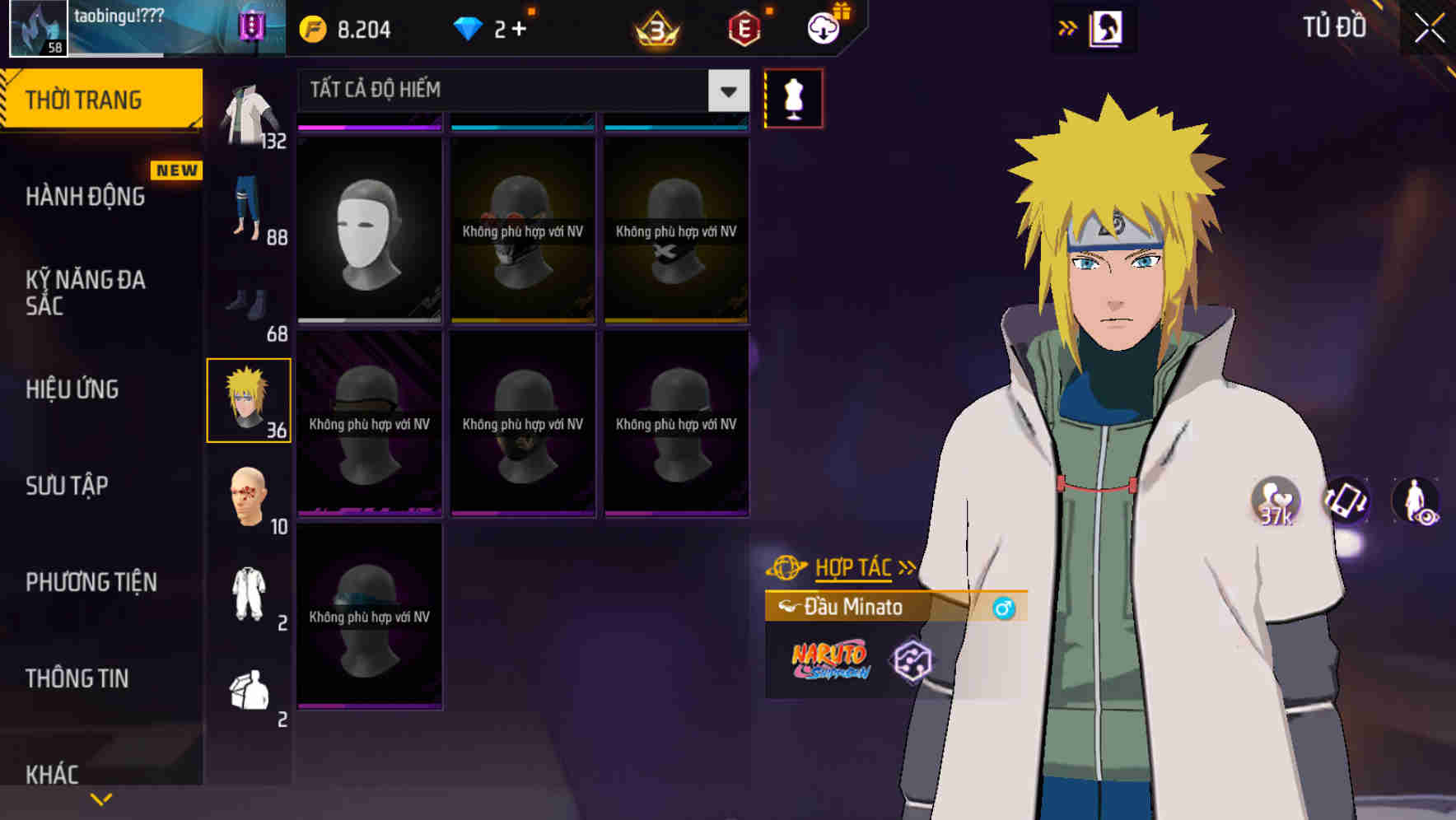The height and width of the screenshot is (820, 1456).
Task: Switch to the HIỆU ỨNG tab
Action: click(73, 389)
